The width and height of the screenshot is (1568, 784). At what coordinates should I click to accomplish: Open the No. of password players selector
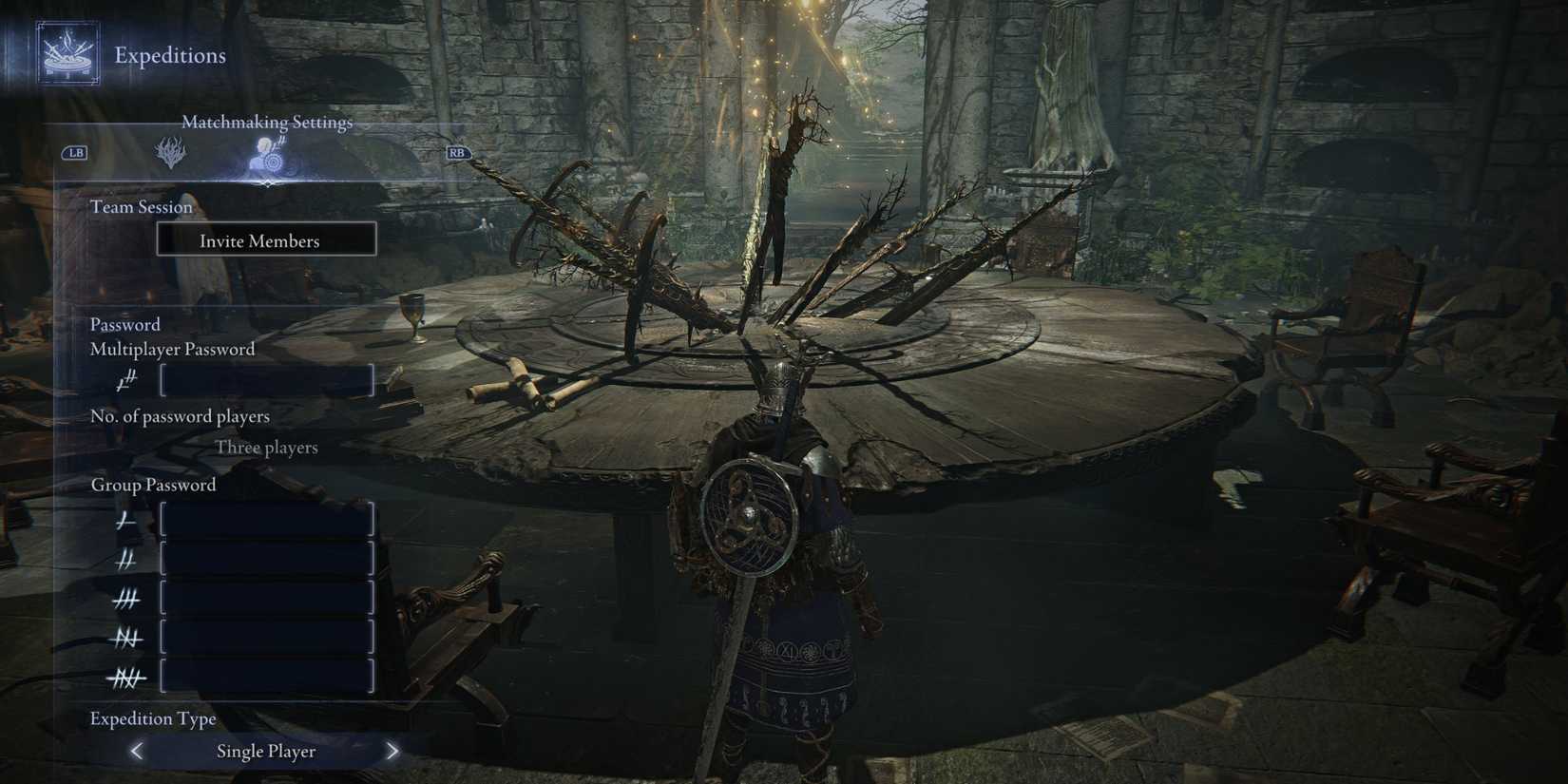[180, 416]
